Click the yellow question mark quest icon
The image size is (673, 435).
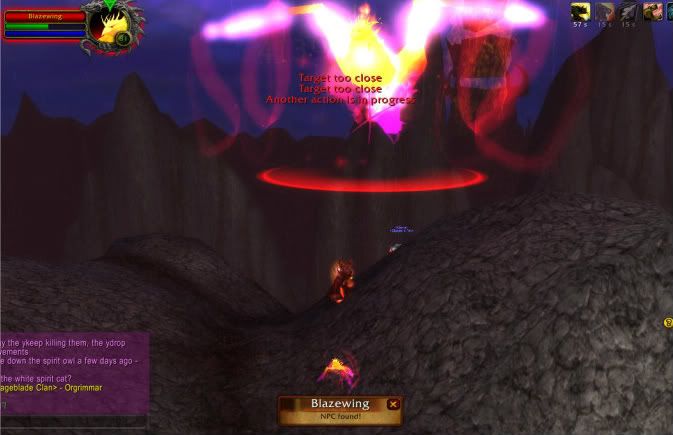pos(668,322)
